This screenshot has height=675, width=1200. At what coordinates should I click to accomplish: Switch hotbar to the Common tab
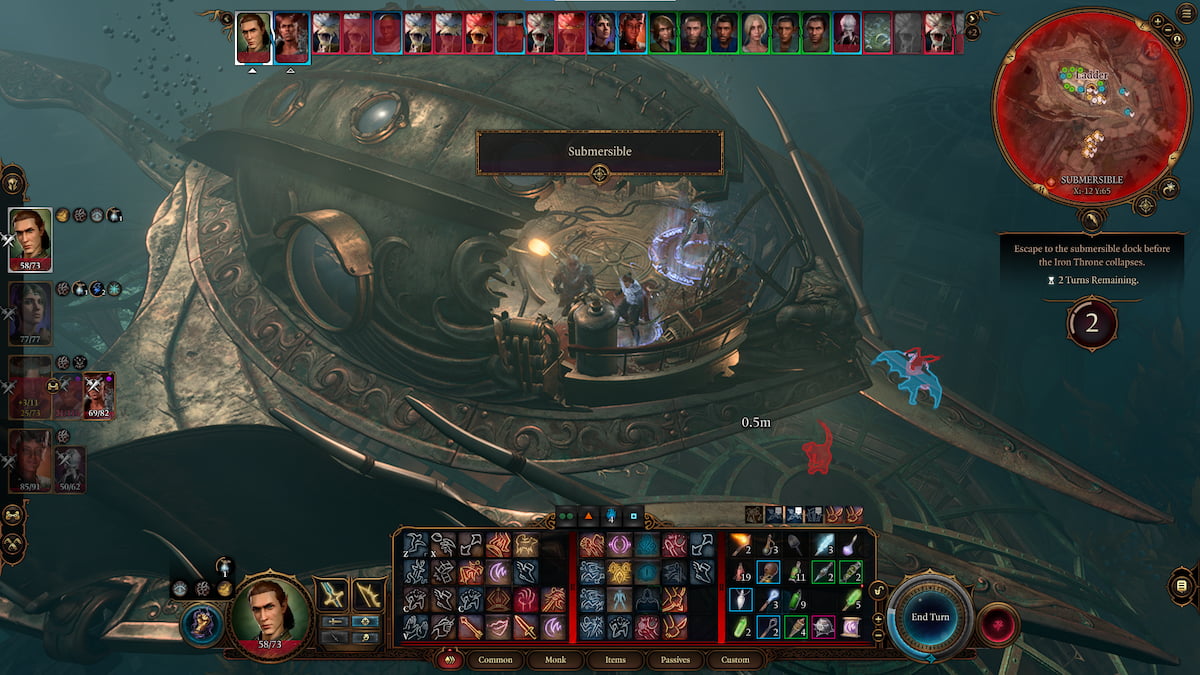[x=495, y=660]
